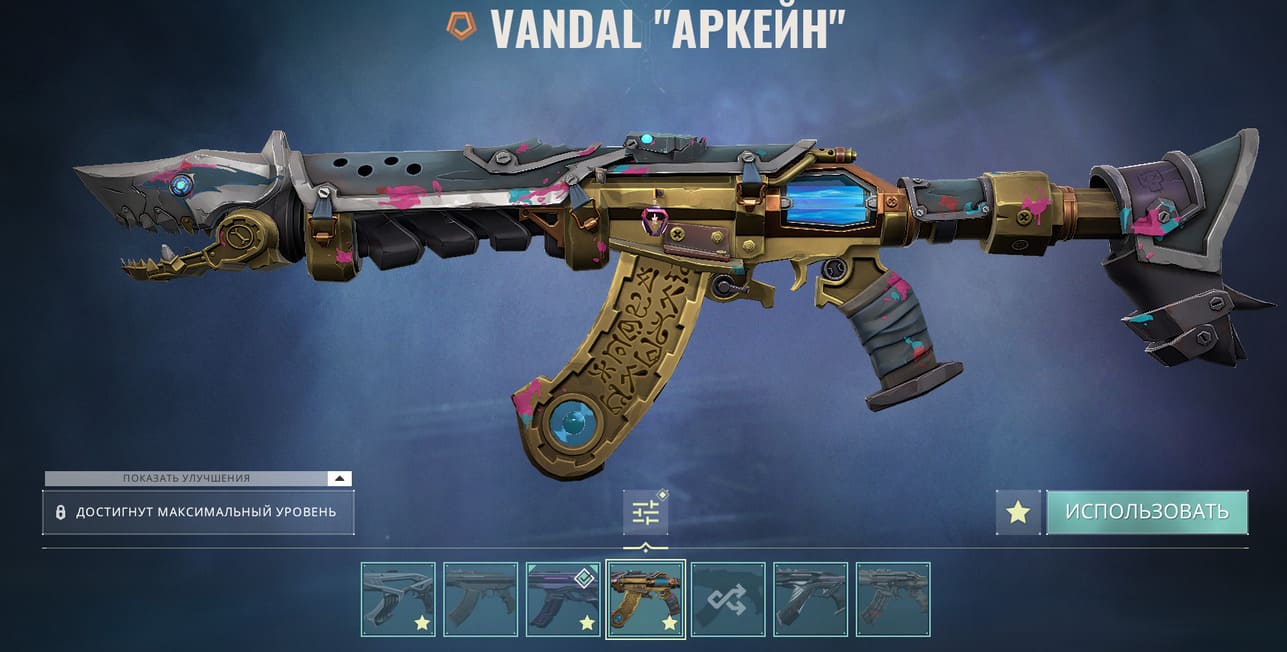1287x652 pixels.
Task: Toggle the favorite star next to ИСПОЛЬЗОВАТЬ
Action: [x=1018, y=512]
